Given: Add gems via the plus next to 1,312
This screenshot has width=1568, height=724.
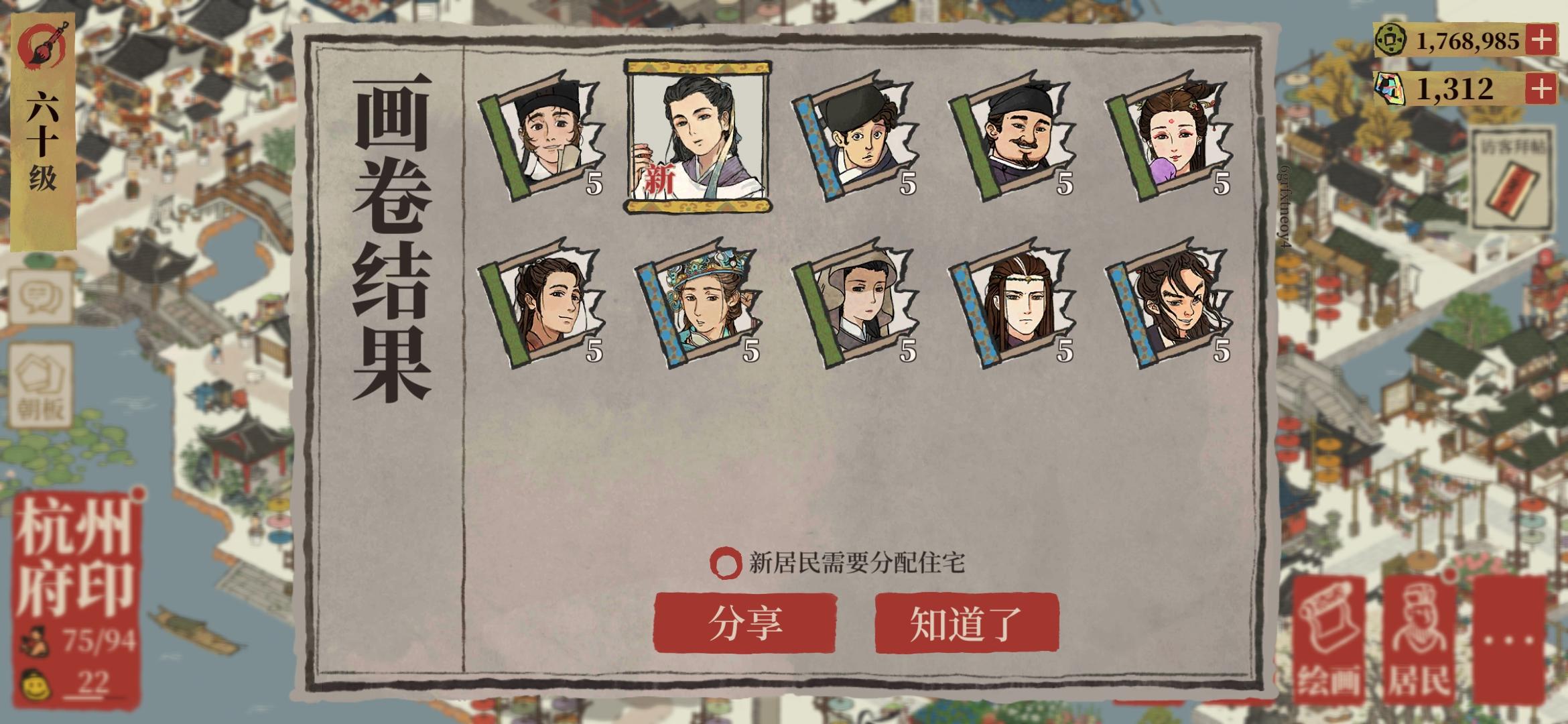Looking at the screenshot, I should pos(1541,86).
